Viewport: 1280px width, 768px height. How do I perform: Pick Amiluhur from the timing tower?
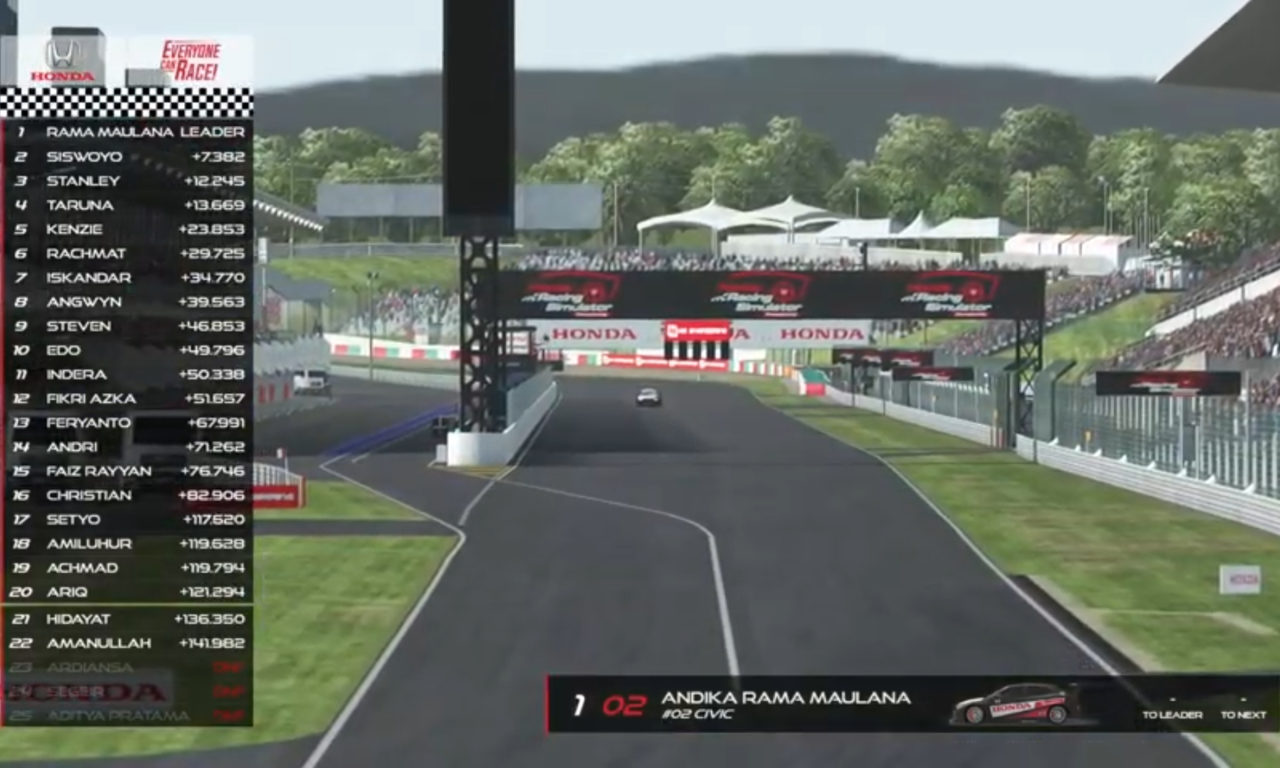tap(128, 544)
